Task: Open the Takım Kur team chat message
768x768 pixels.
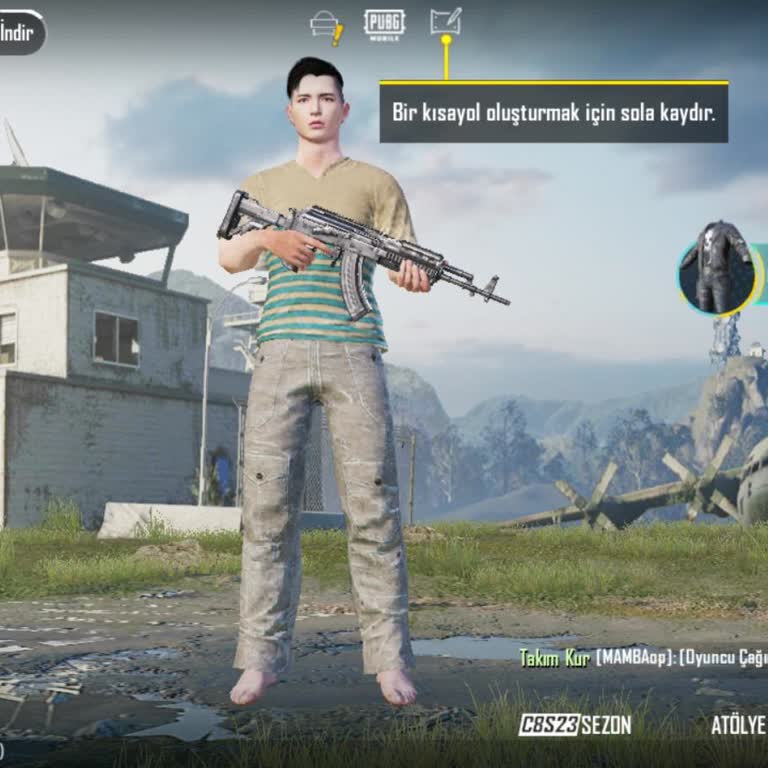Action: [642, 657]
